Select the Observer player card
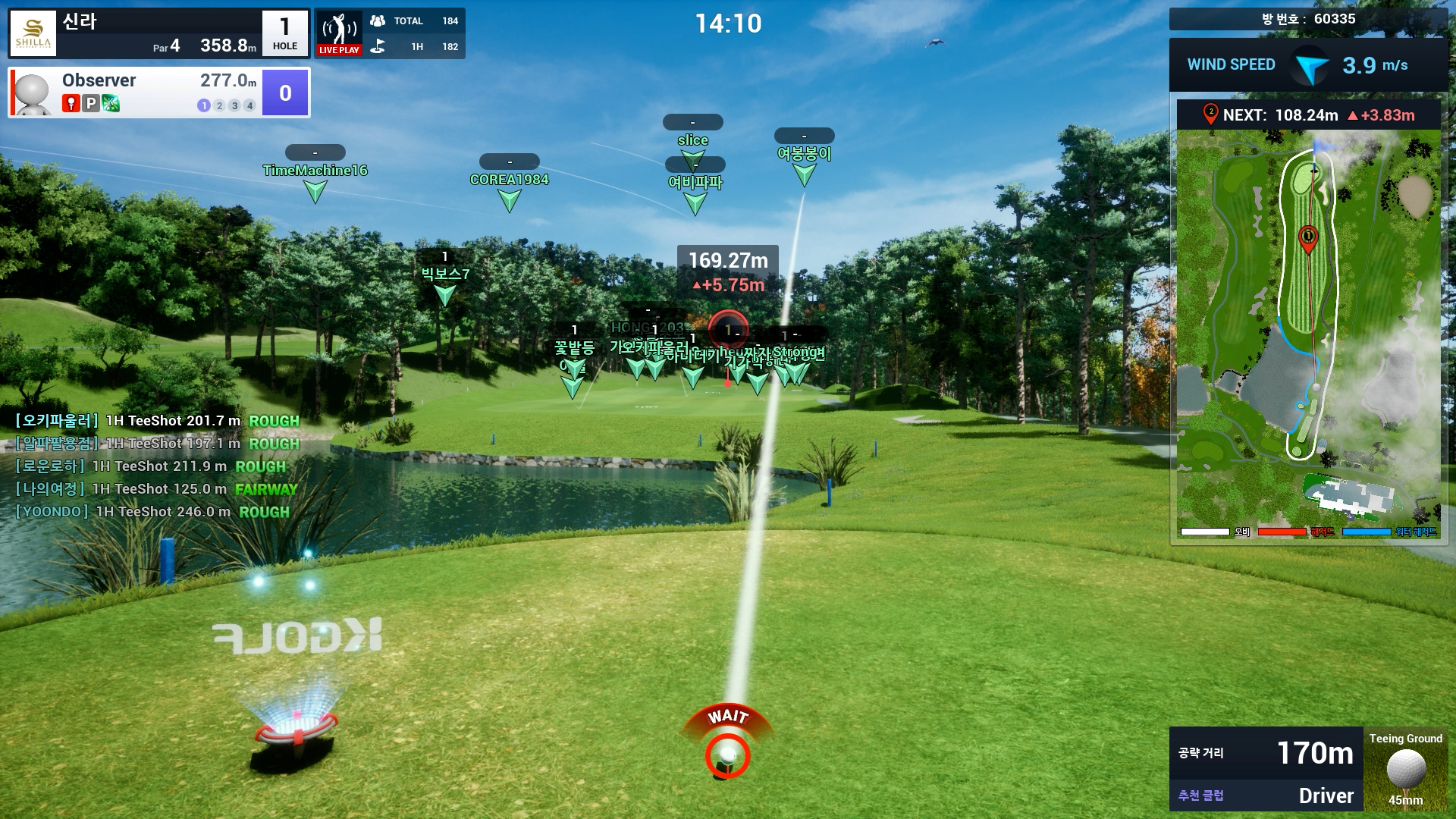The height and width of the screenshot is (819, 1456). (159, 93)
